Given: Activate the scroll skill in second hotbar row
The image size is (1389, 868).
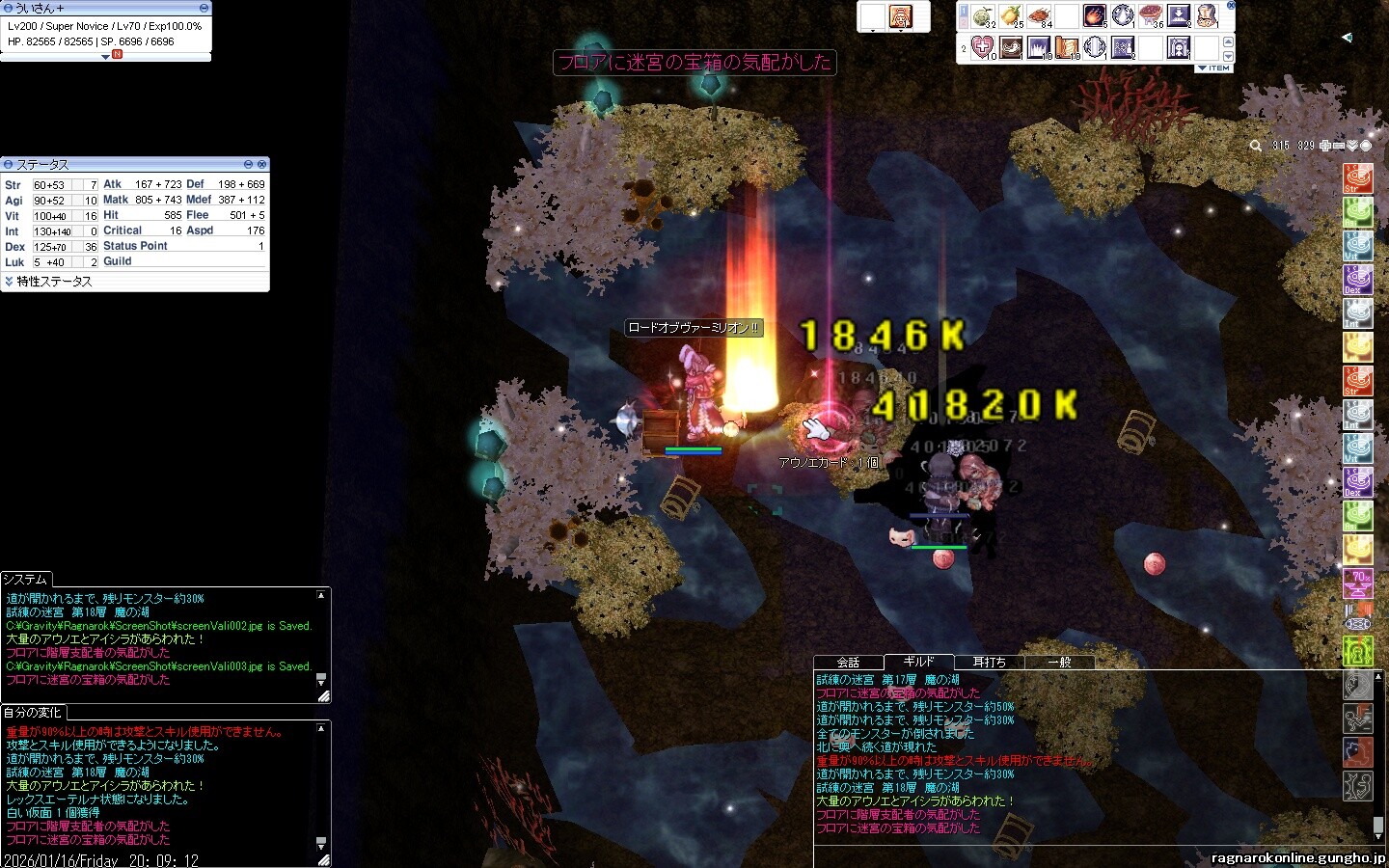Looking at the screenshot, I should [x=1067, y=46].
